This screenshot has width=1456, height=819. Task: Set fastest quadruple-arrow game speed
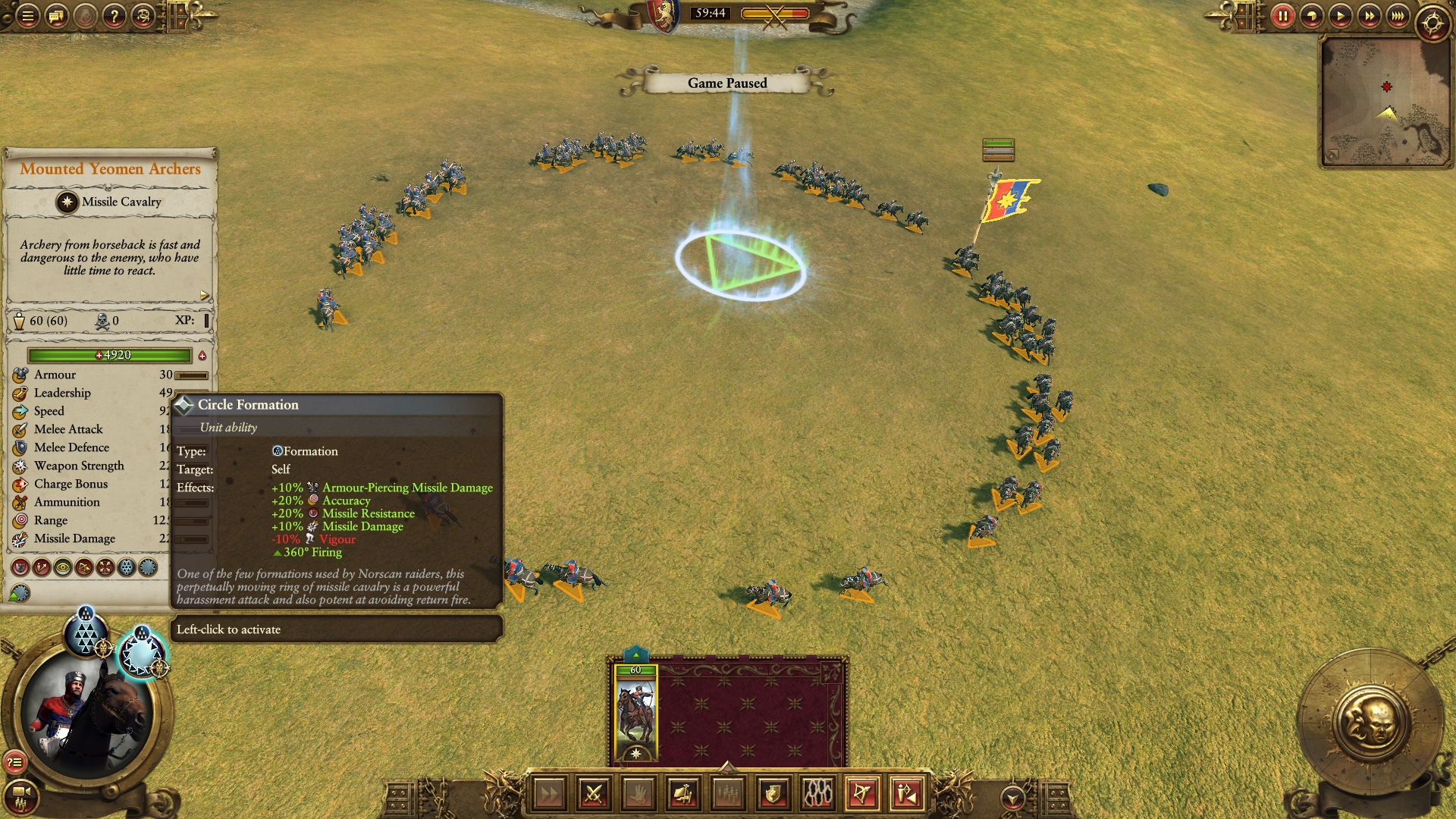coord(1398,15)
